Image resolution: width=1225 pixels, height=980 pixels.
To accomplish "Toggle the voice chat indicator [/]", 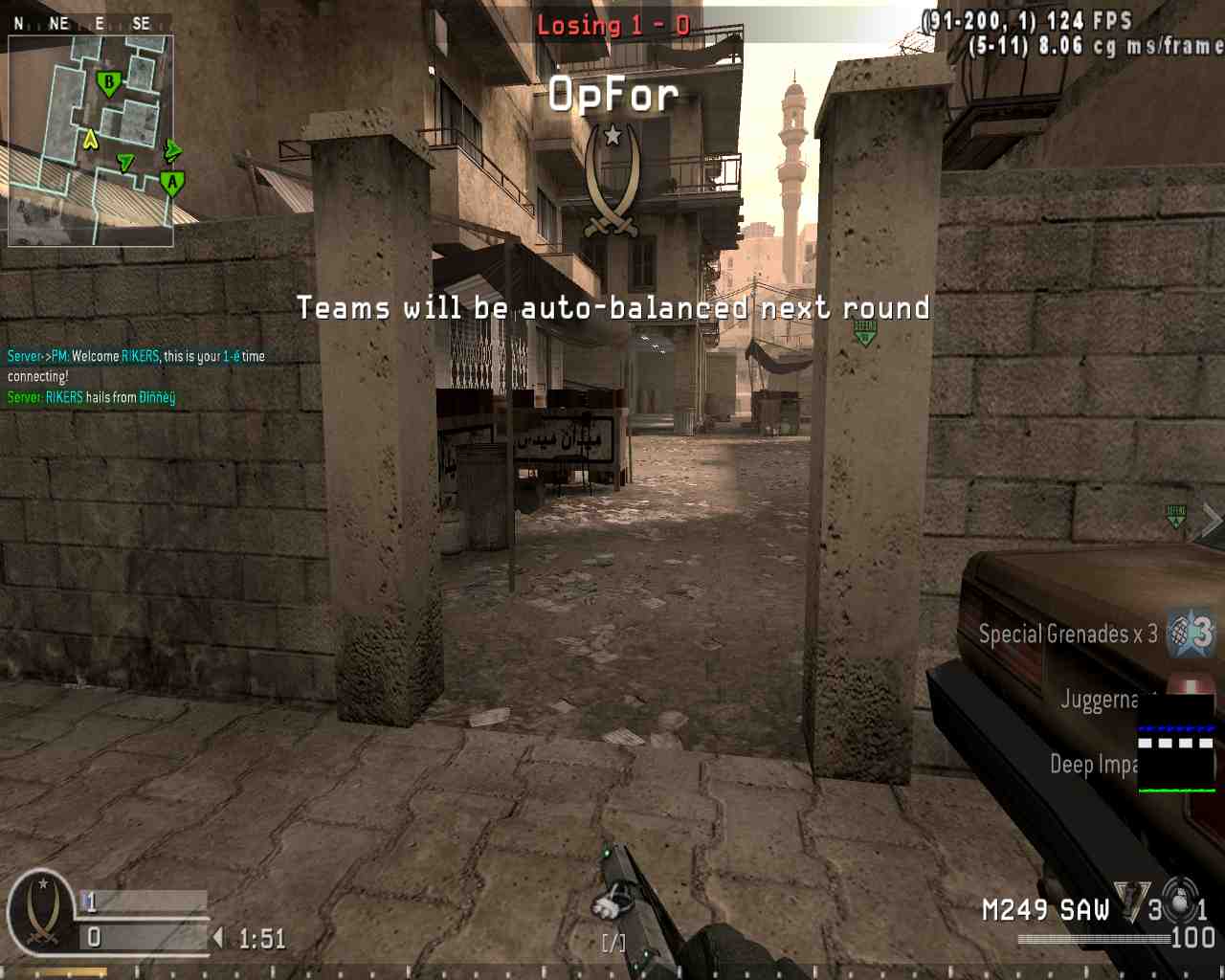I will pos(612,943).
